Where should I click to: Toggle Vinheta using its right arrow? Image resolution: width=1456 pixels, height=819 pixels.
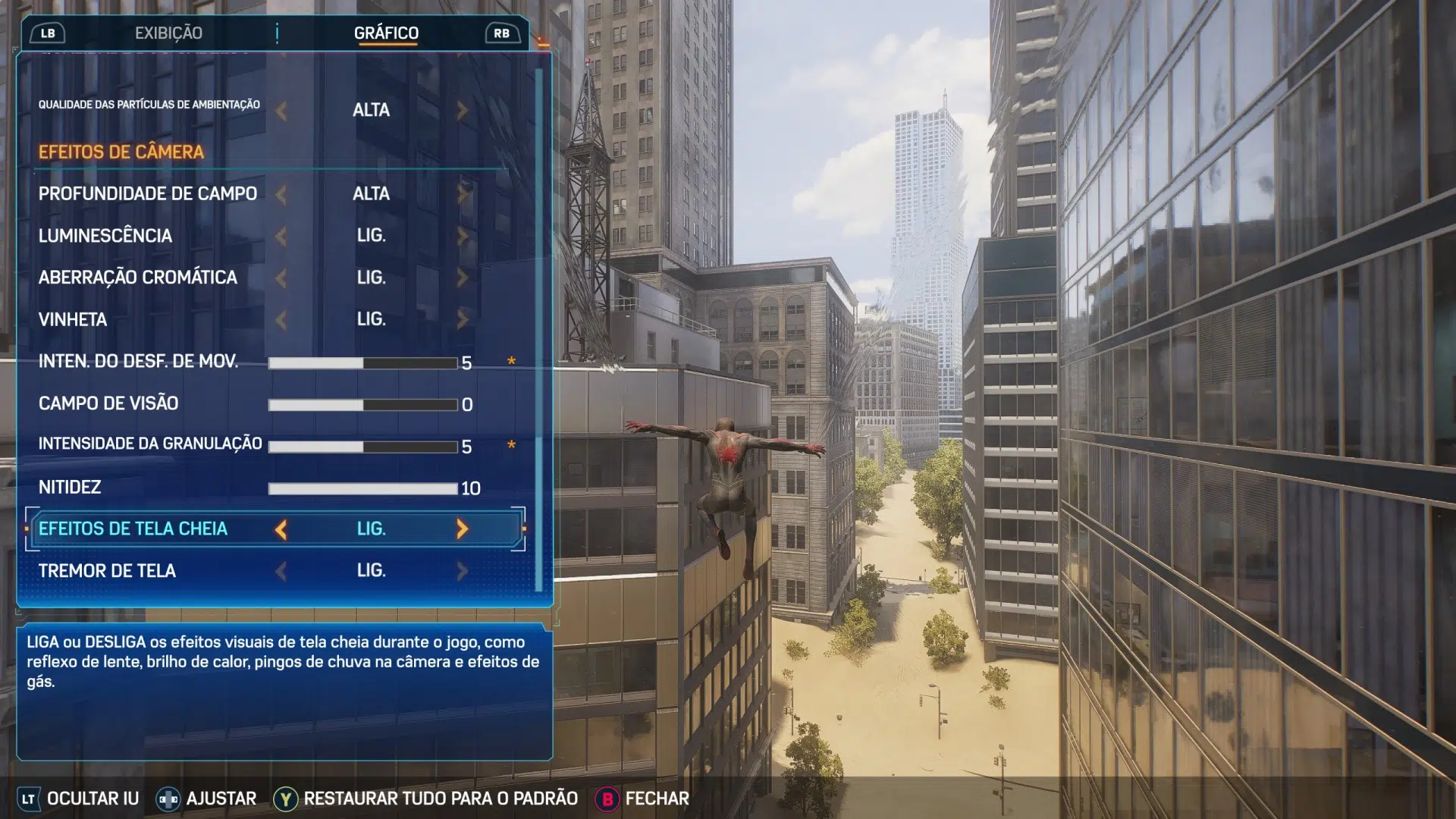462,319
